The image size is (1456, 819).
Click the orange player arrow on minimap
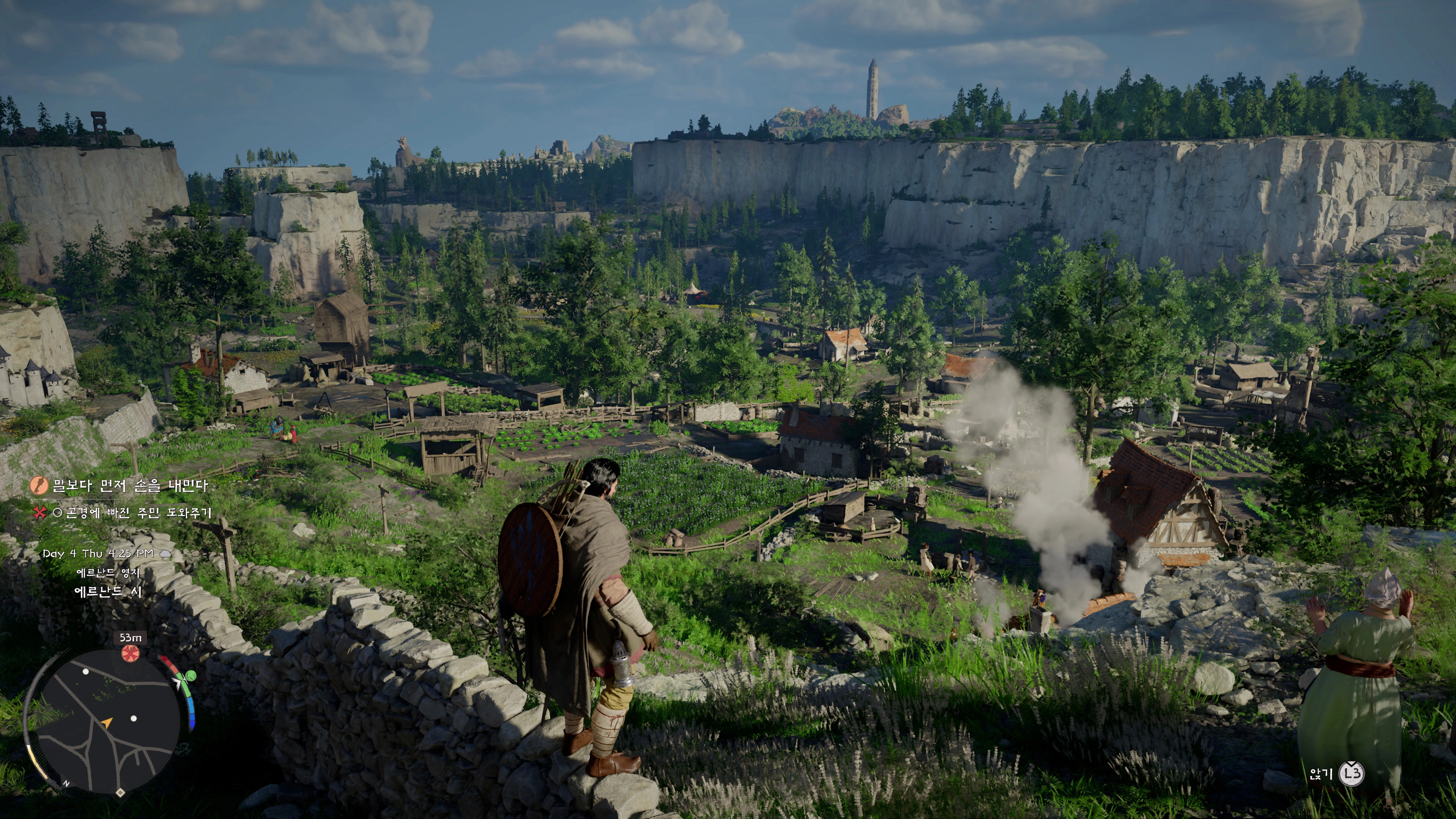click(106, 722)
